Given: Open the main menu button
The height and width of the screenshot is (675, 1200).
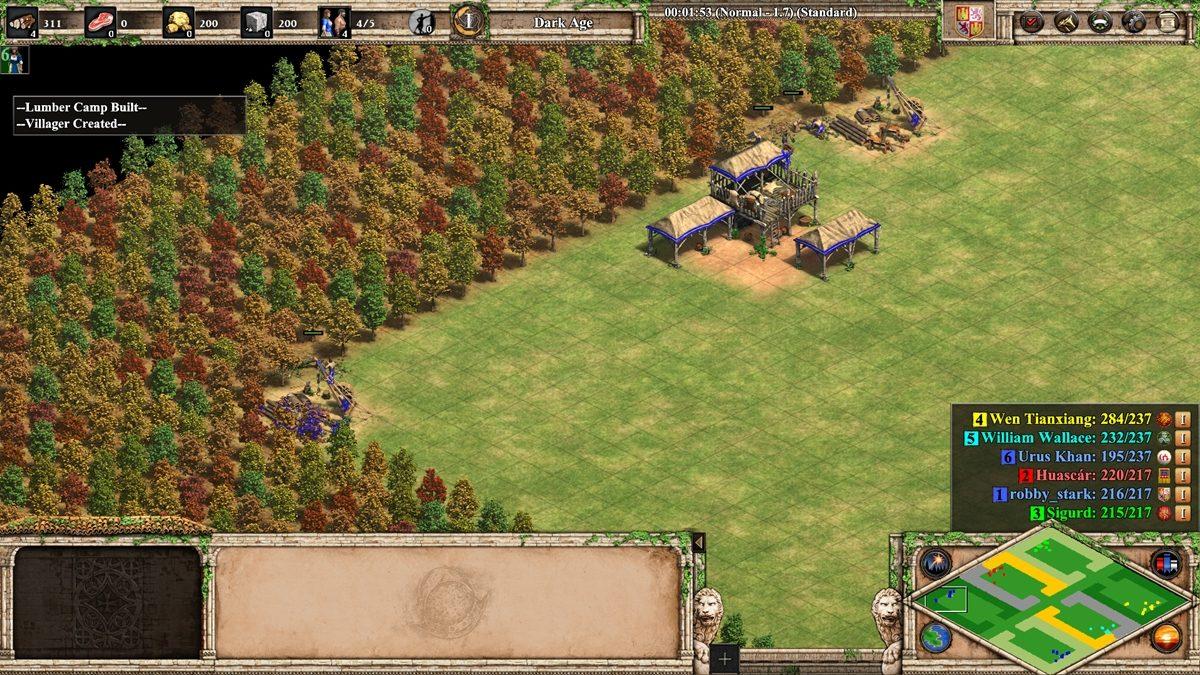Looking at the screenshot, I should point(1168,21).
